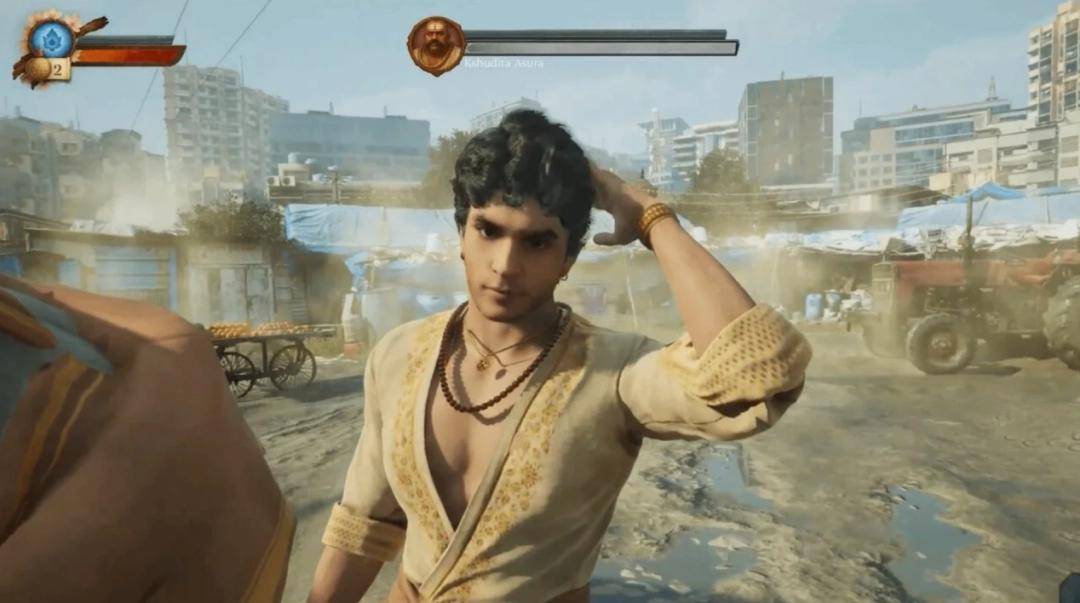This screenshot has width=1080, height=603.
Task: Click the blue lotus player emblem
Action: point(50,38)
